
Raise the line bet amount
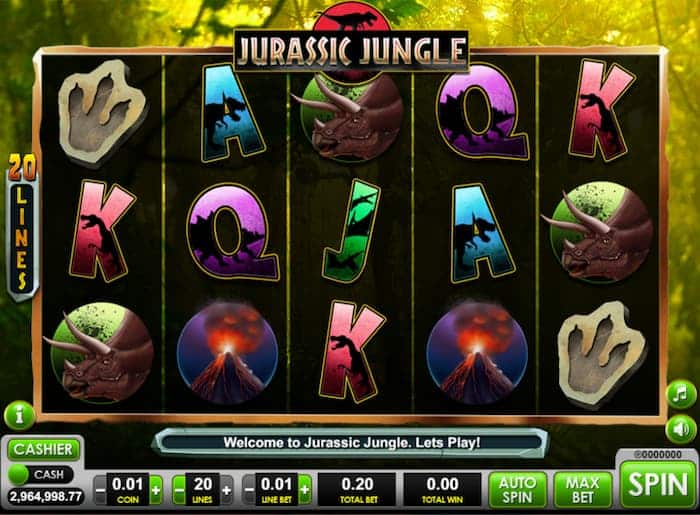[304, 490]
